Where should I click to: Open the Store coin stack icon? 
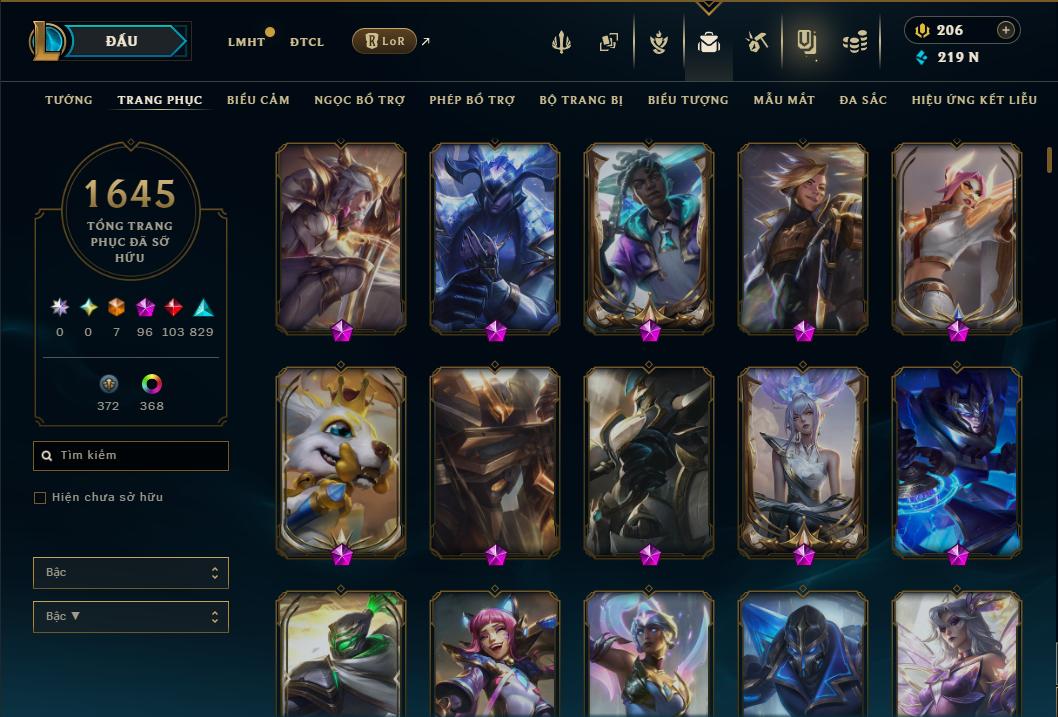[854, 42]
